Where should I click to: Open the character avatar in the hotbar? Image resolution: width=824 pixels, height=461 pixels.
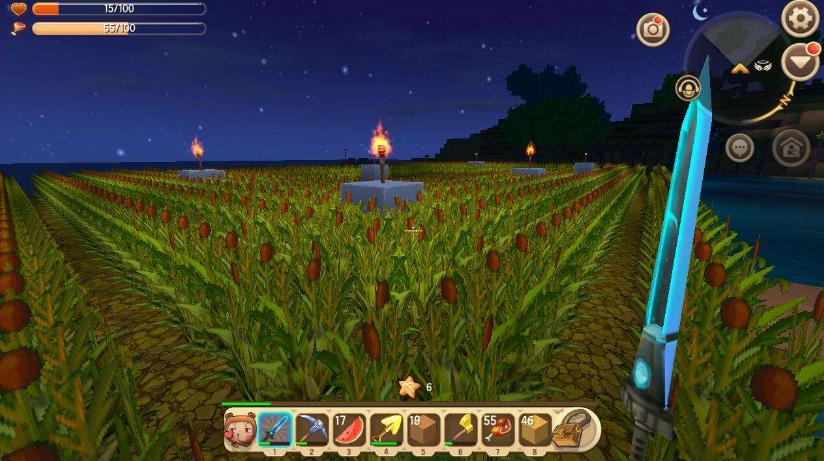click(x=239, y=430)
